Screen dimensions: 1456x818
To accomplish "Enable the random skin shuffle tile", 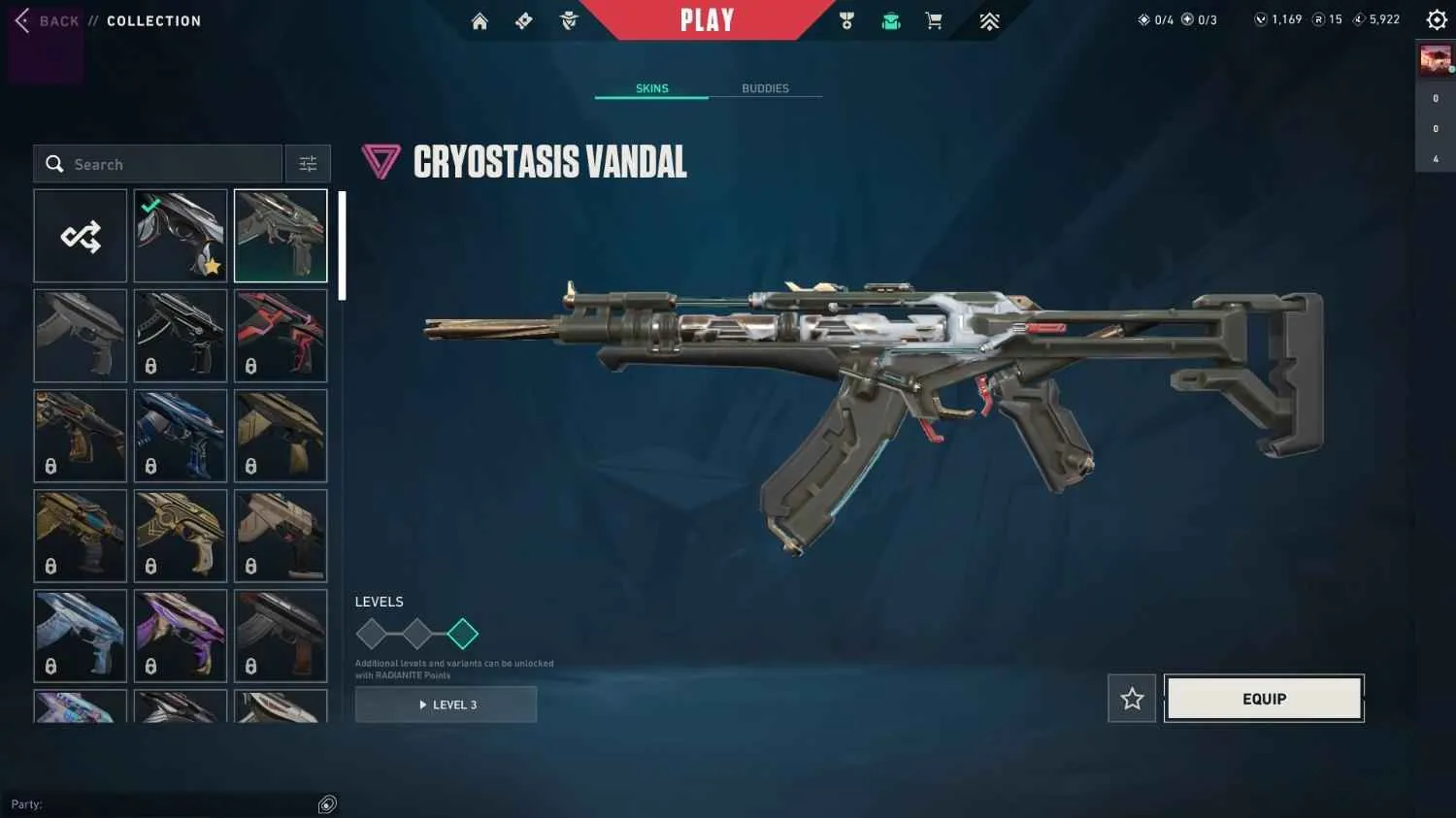I will [x=80, y=235].
